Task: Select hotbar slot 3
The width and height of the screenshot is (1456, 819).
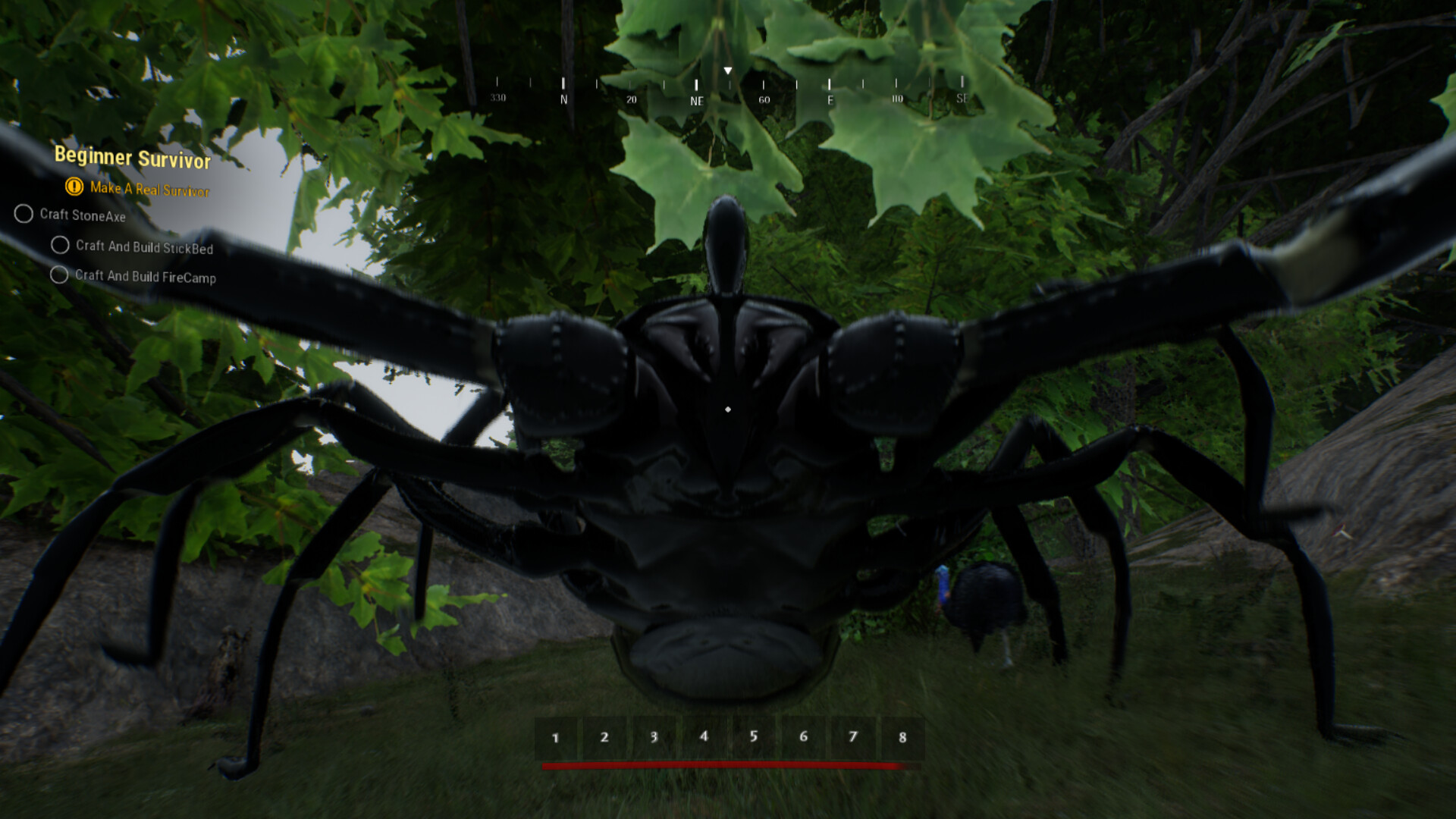Action: pyautogui.click(x=654, y=736)
